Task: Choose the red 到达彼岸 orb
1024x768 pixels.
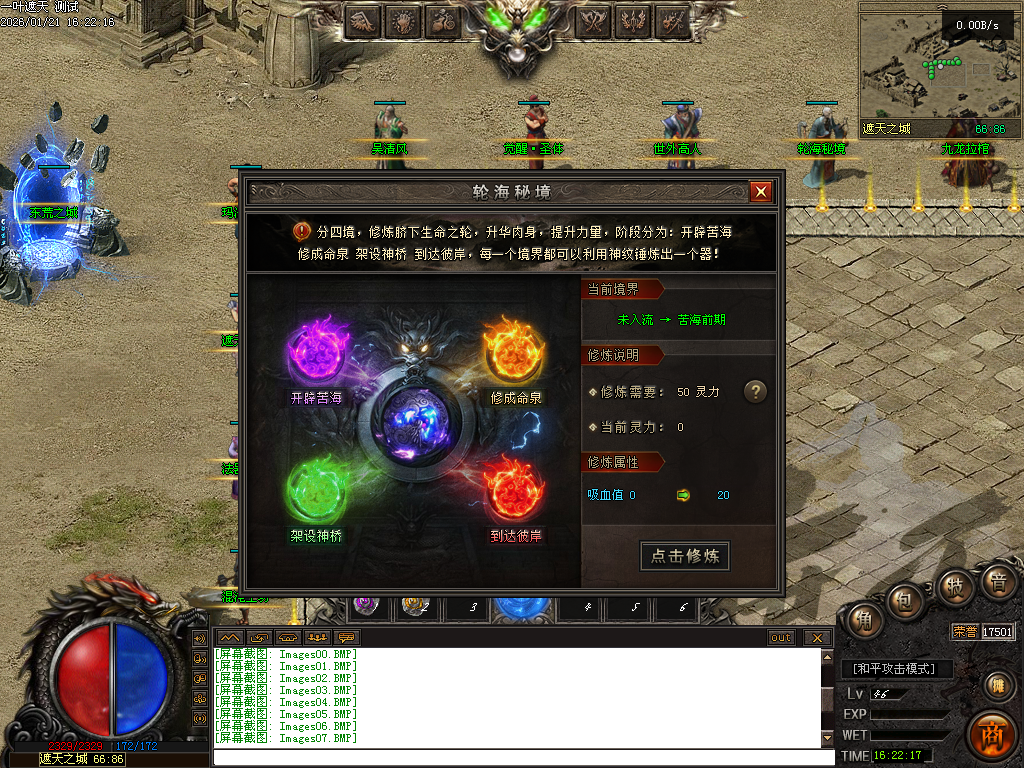Action: click(513, 490)
